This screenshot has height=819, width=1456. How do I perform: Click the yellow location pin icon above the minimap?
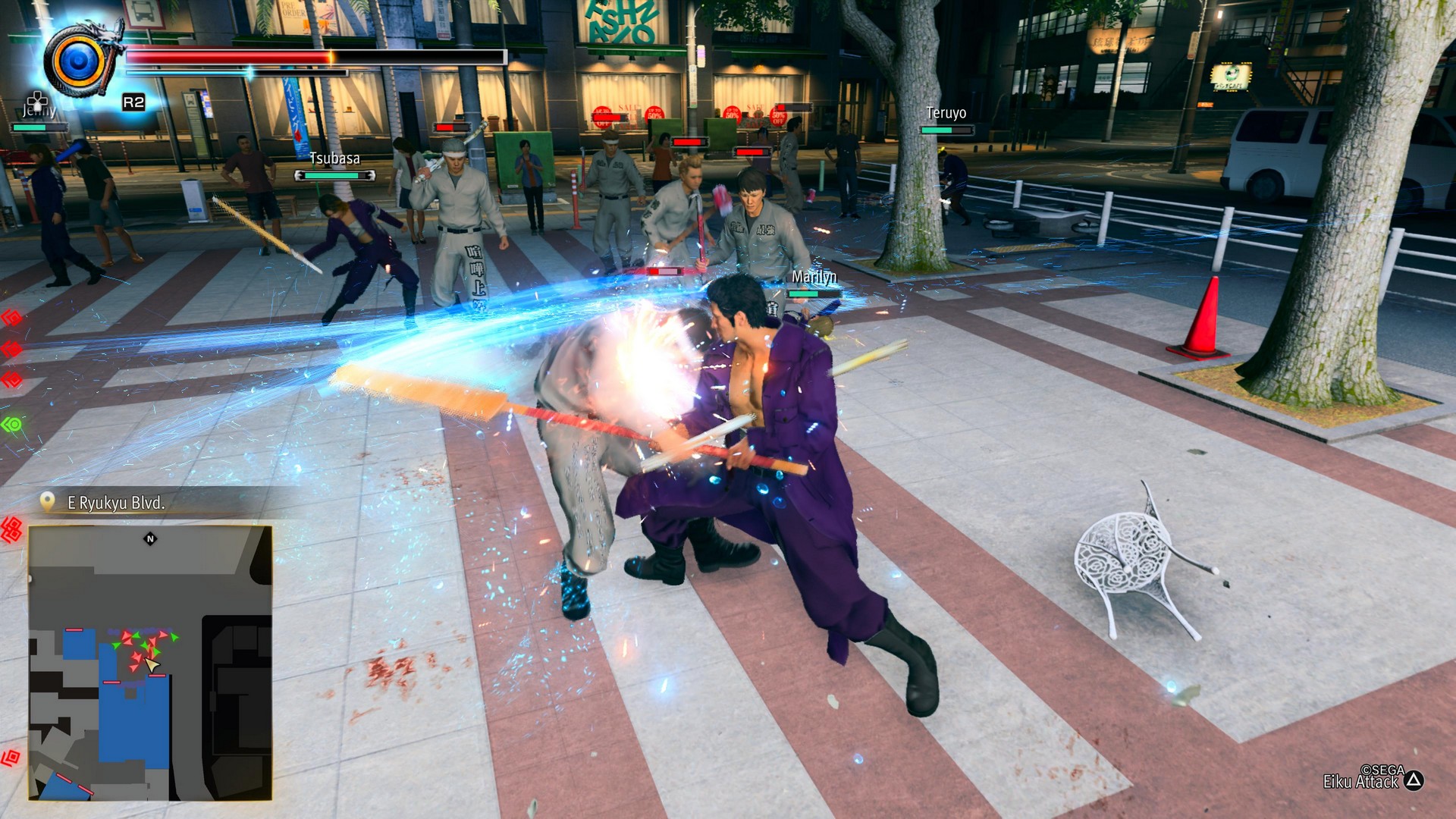point(48,500)
